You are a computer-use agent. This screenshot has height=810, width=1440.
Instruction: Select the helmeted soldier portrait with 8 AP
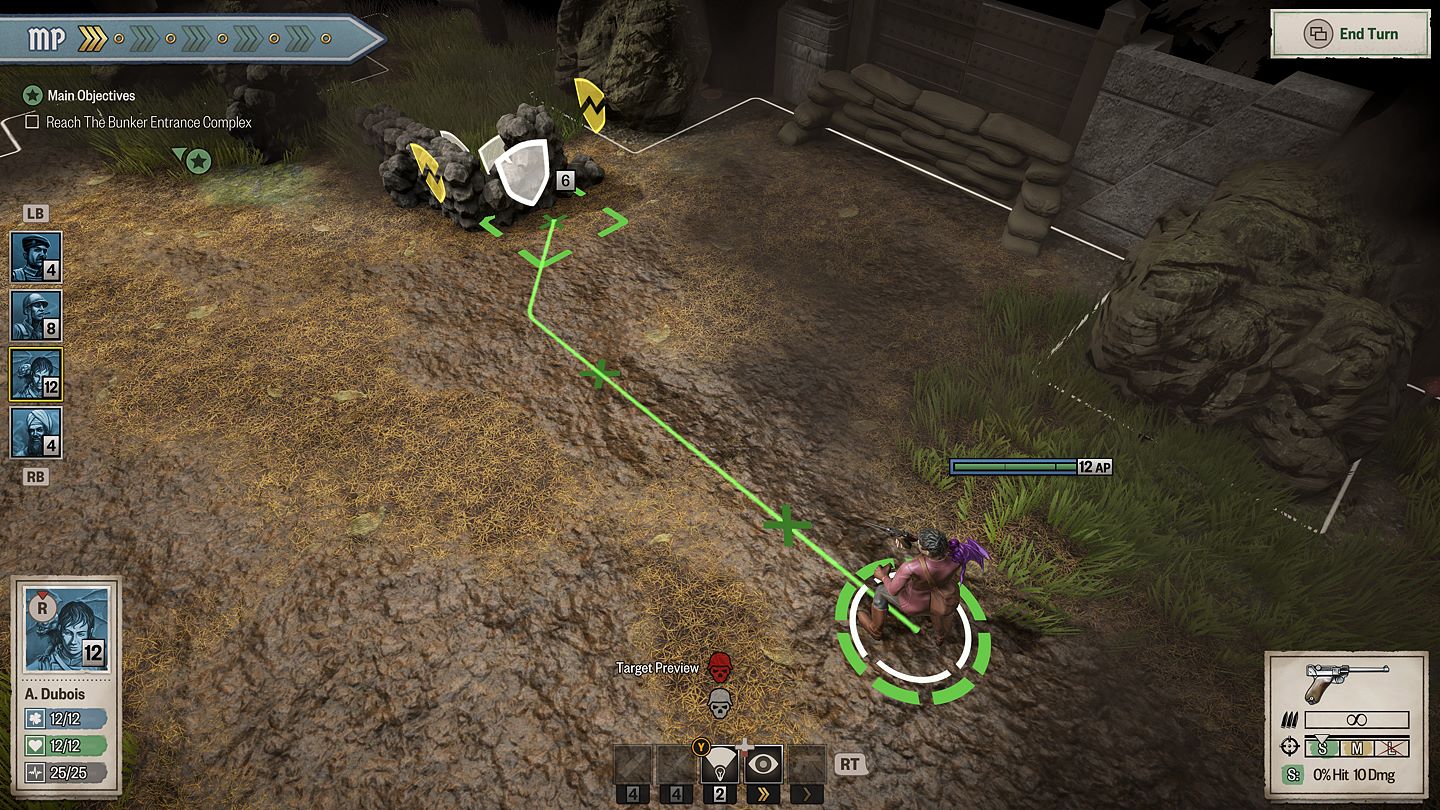(x=36, y=316)
